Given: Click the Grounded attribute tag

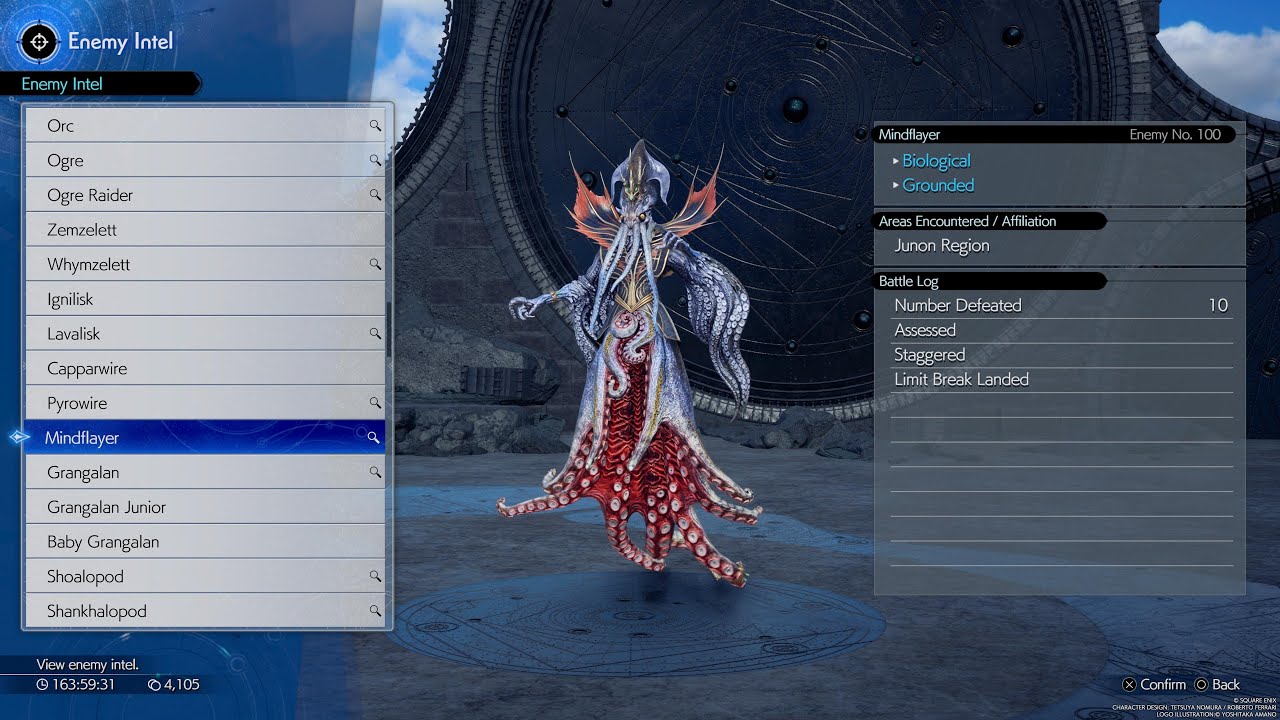Looking at the screenshot, I should click(938, 185).
